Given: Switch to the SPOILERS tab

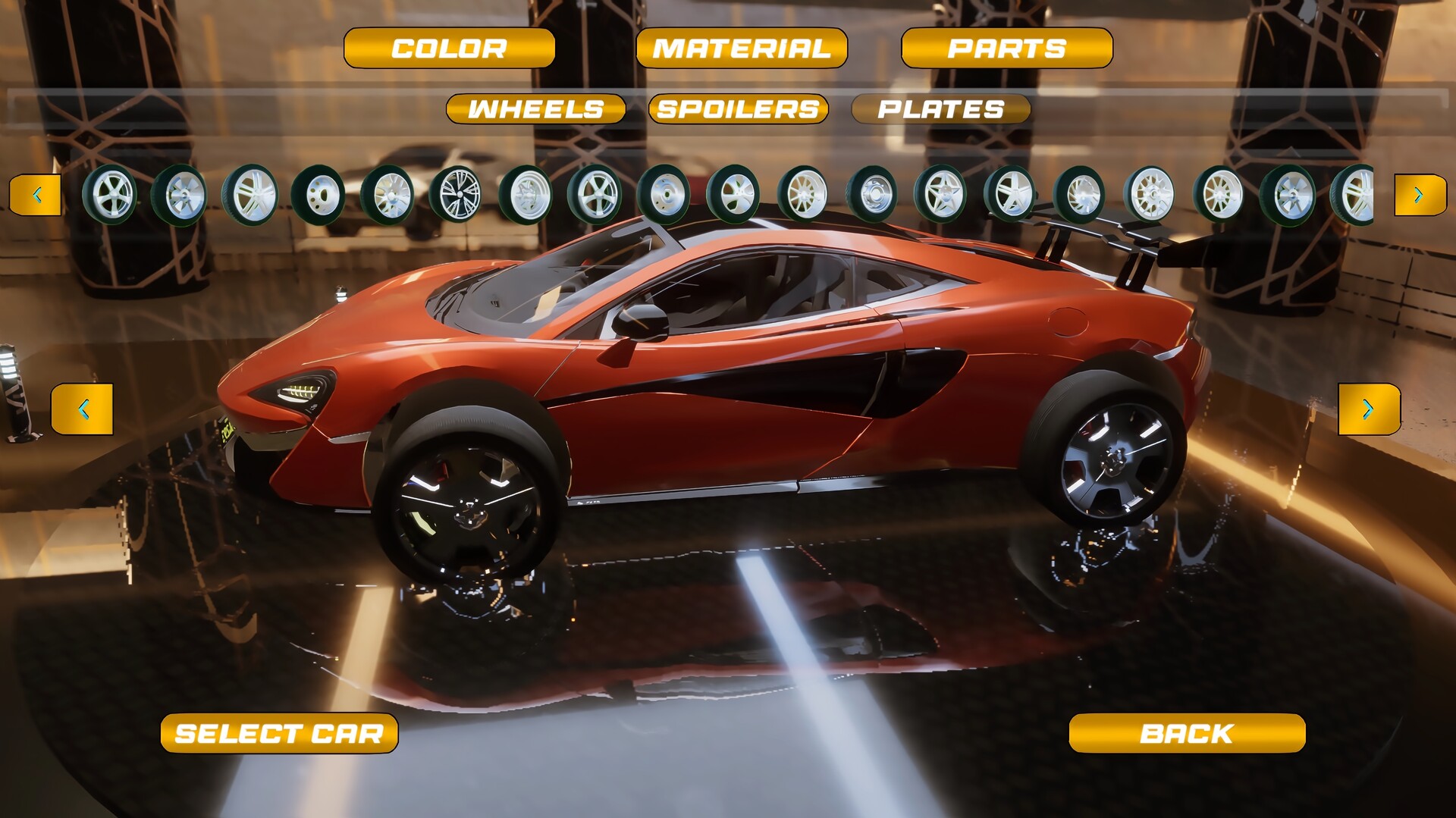Looking at the screenshot, I should point(736,109).
